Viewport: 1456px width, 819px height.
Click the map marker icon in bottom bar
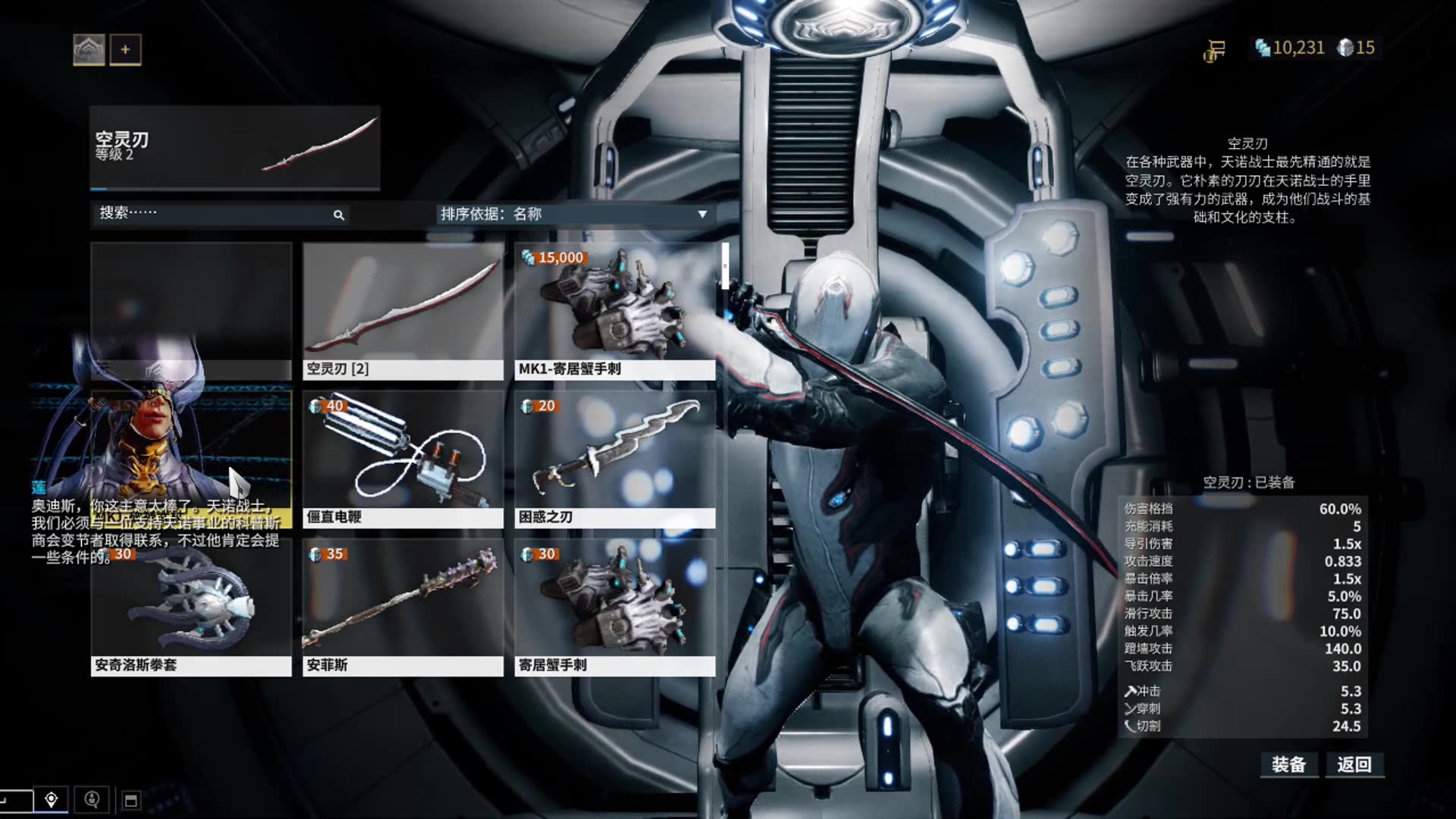(x=52, y=799)
